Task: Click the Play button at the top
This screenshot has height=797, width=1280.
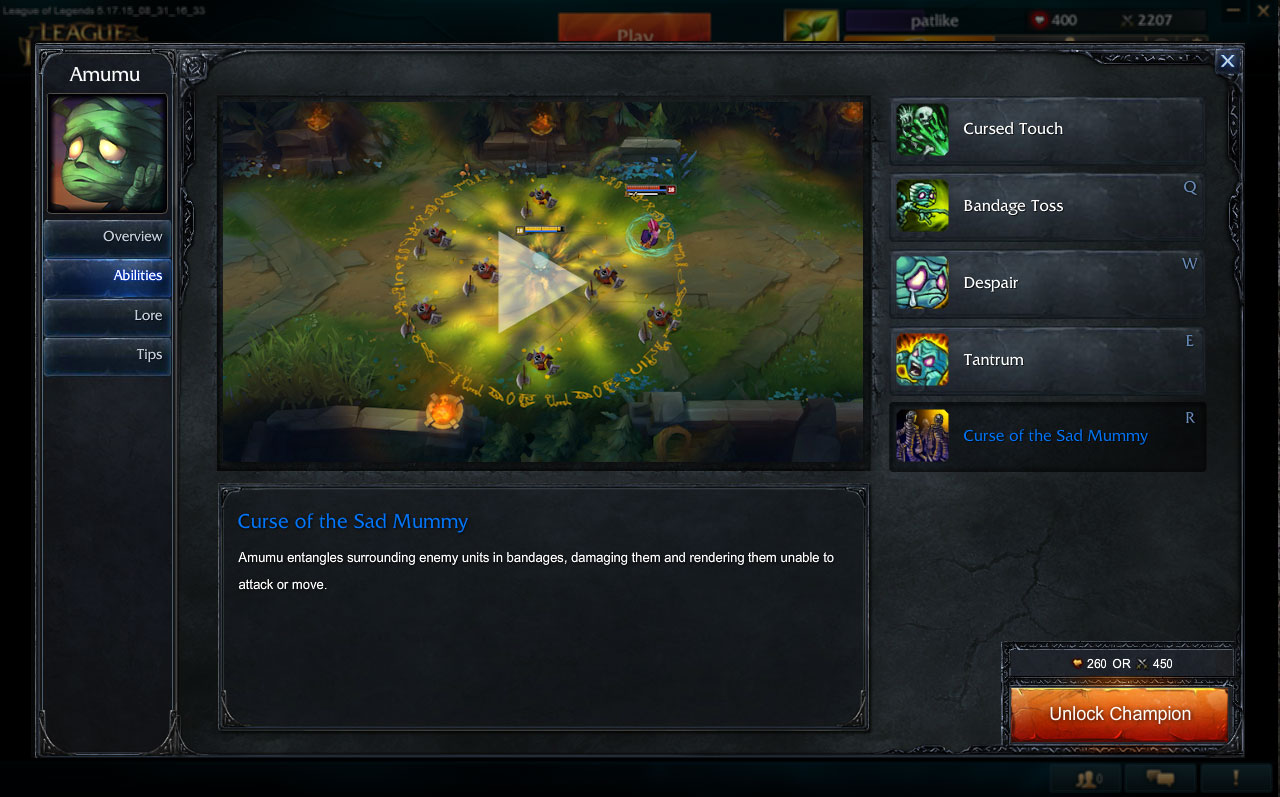Action: pyautogui.click(x=634, y=29)
